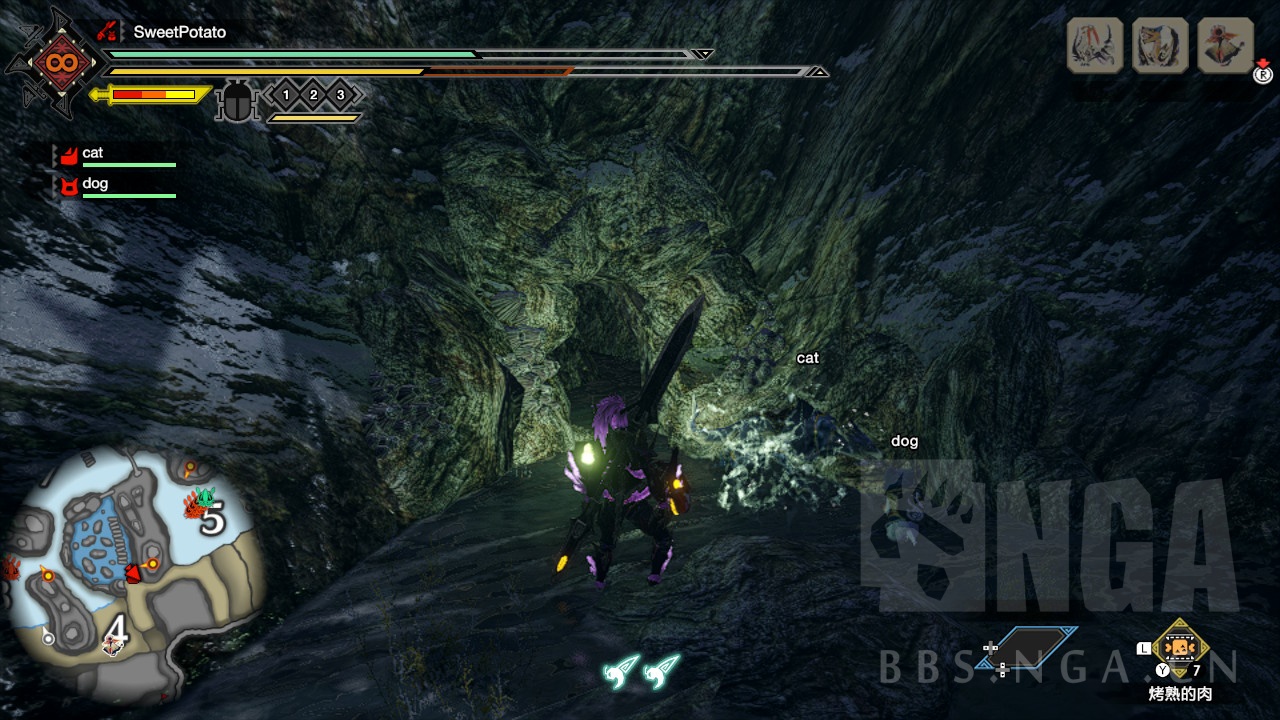
Task: Select the cat buddy entry
Action: point(92,154)
